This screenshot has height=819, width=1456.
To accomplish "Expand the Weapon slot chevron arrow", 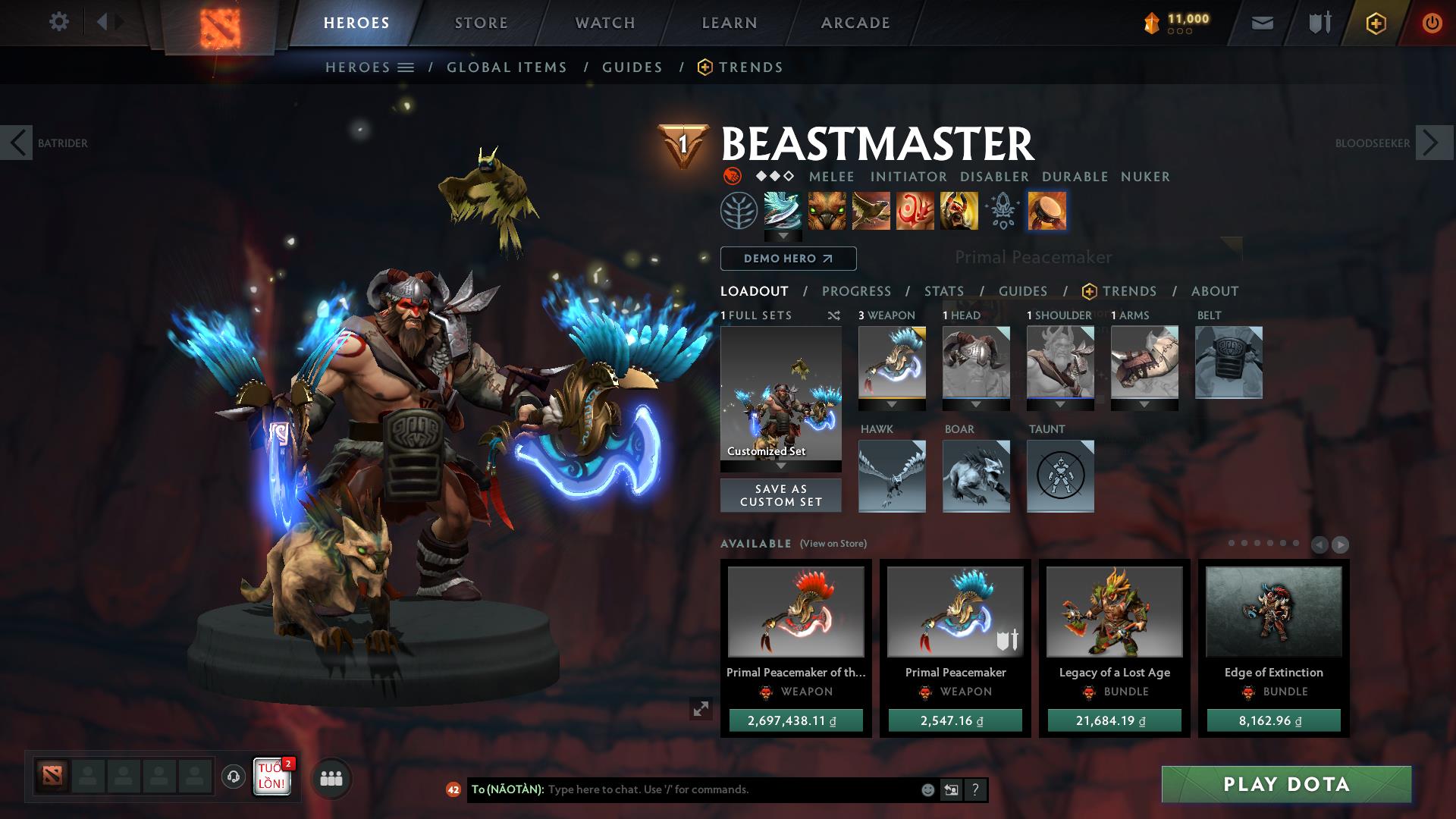I will click(x=893, y=404).
